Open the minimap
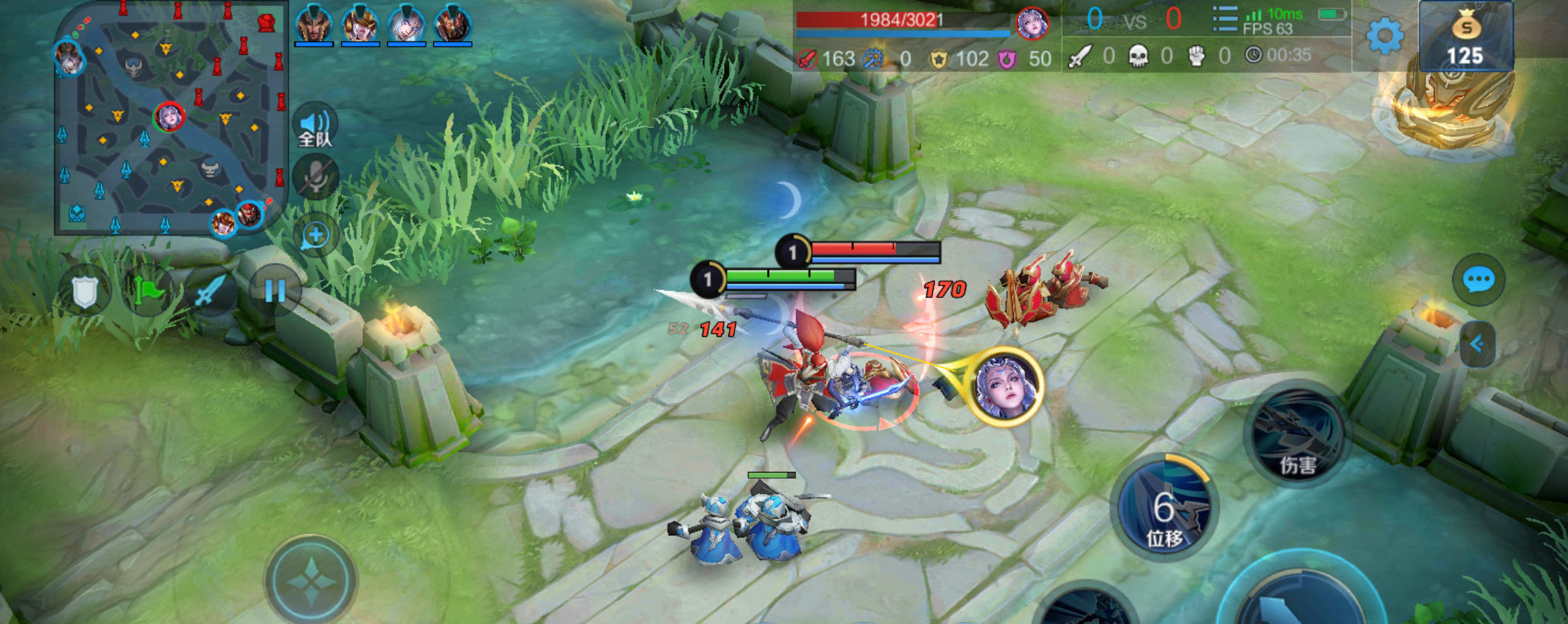 [x=171, y=118]
